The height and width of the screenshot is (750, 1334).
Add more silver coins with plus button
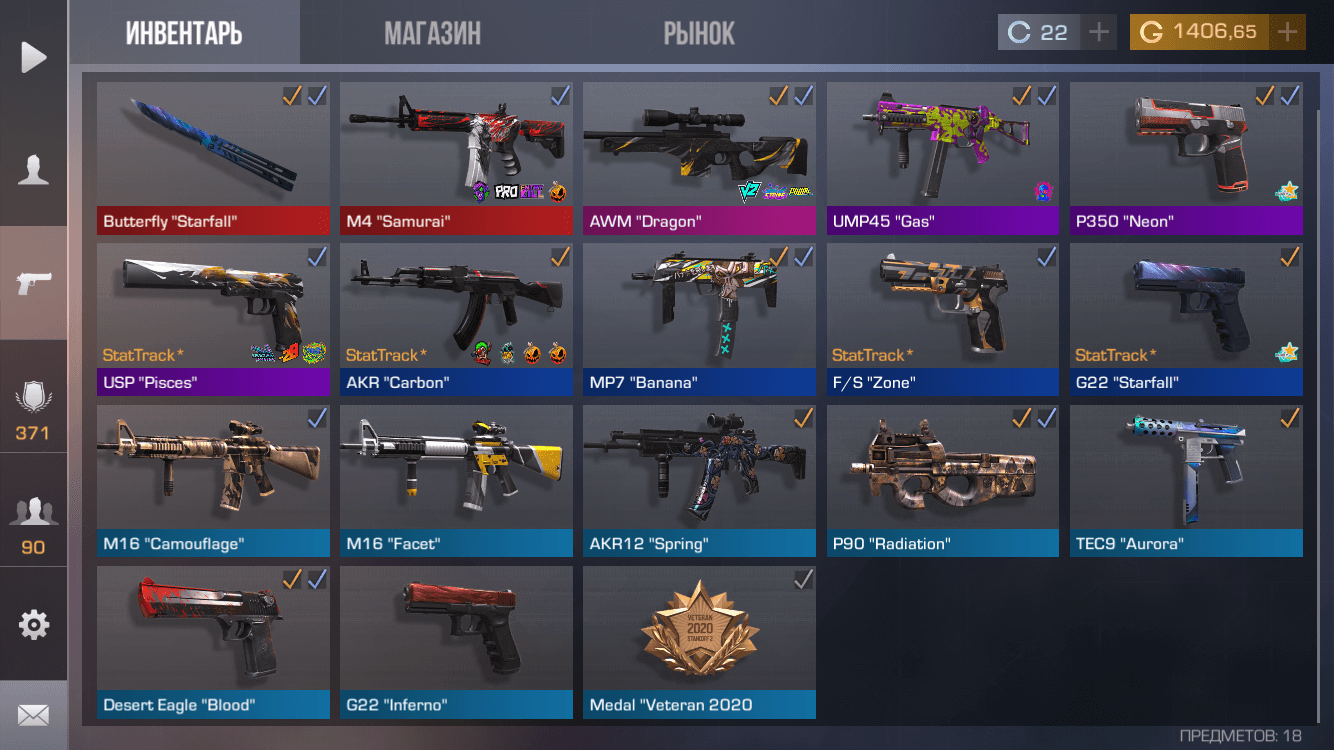1099,32
